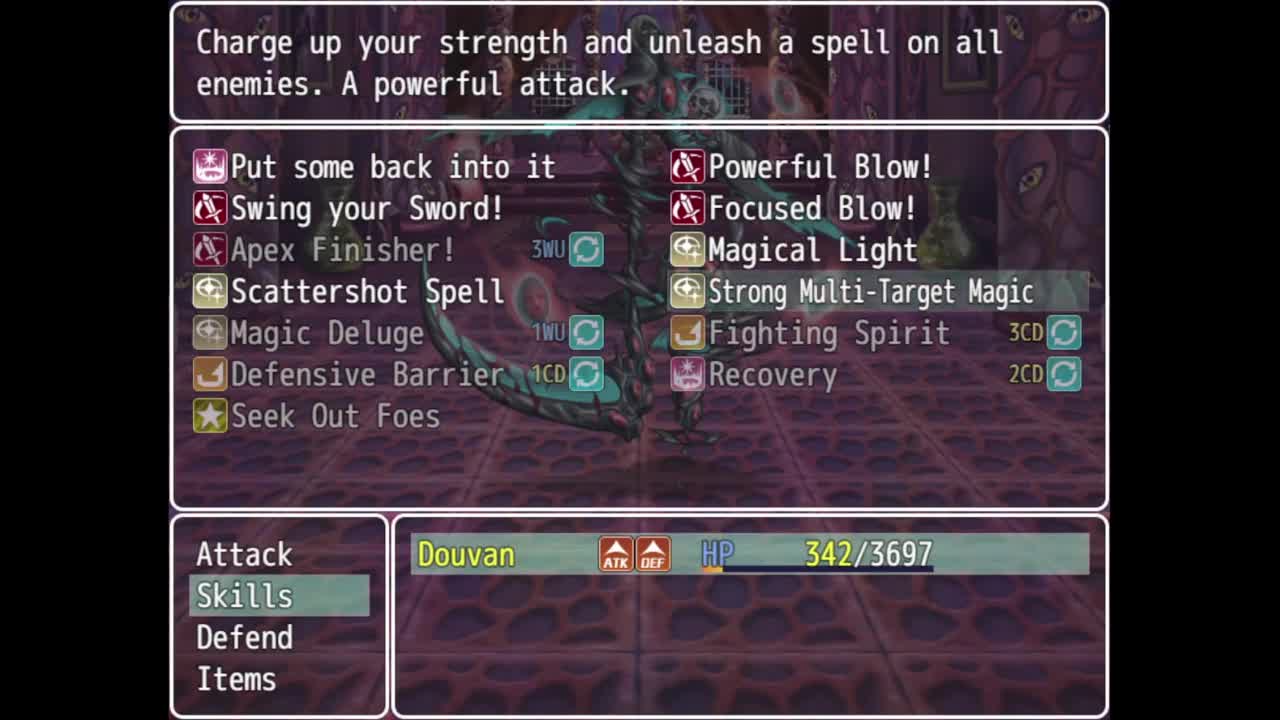This screenshot has height=720, width=1280.
Task: Use the Powerful Blow! skill
Action: 820,167
